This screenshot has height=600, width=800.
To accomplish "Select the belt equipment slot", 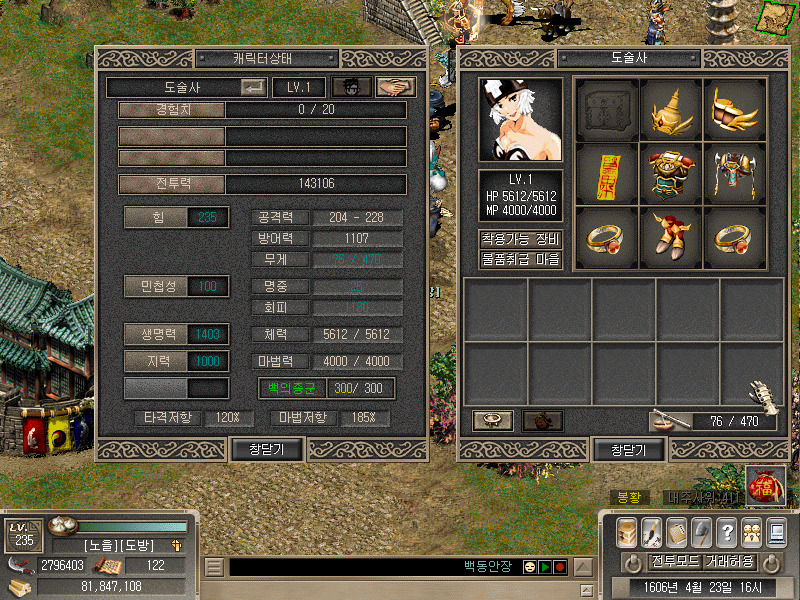I will (x=735, y=172).
